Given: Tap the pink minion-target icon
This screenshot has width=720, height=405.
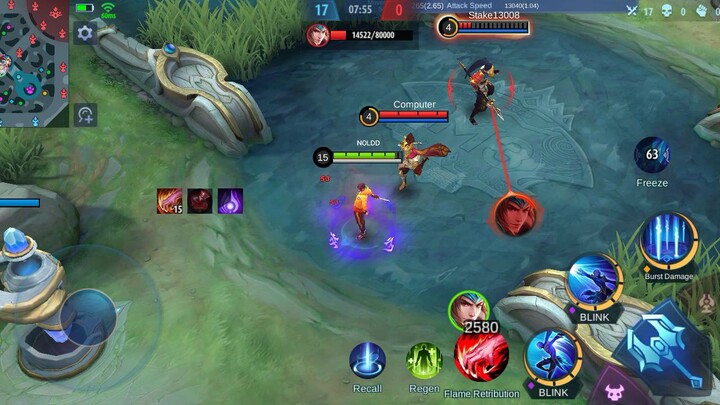Looking at the screenshot, I should pos(611,389).
